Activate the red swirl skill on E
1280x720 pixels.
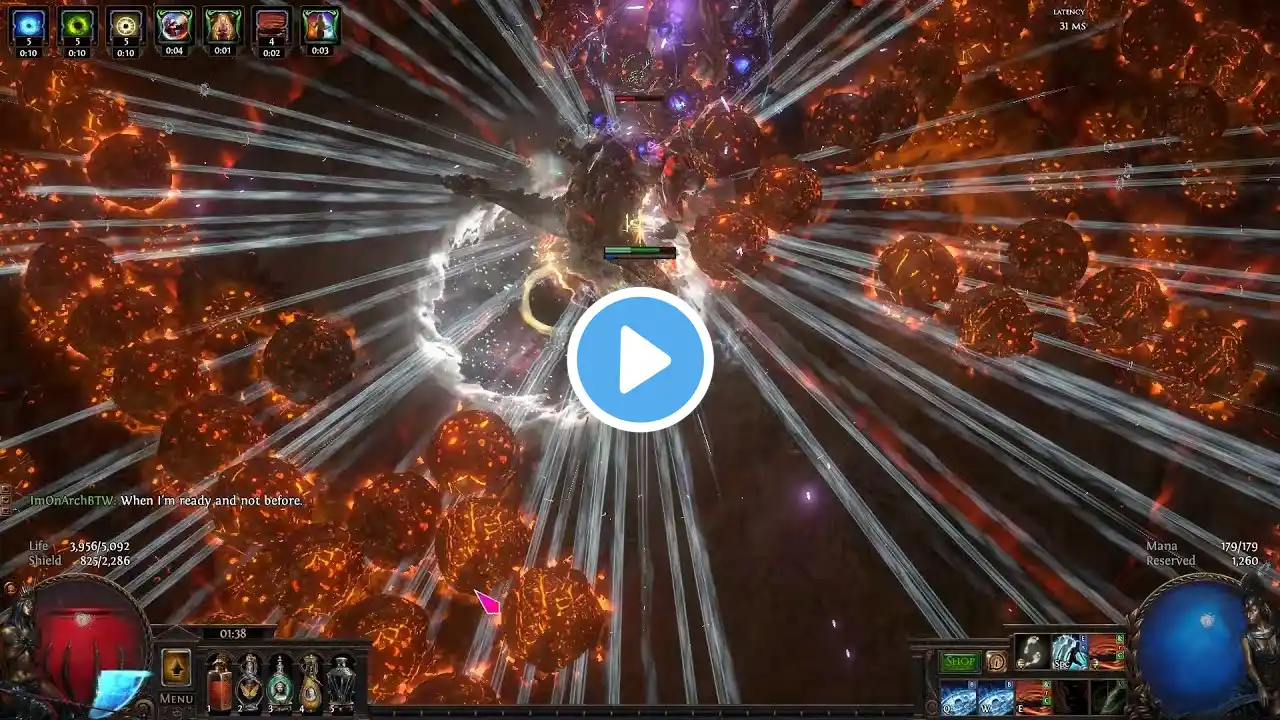[x=1033, y=697]
